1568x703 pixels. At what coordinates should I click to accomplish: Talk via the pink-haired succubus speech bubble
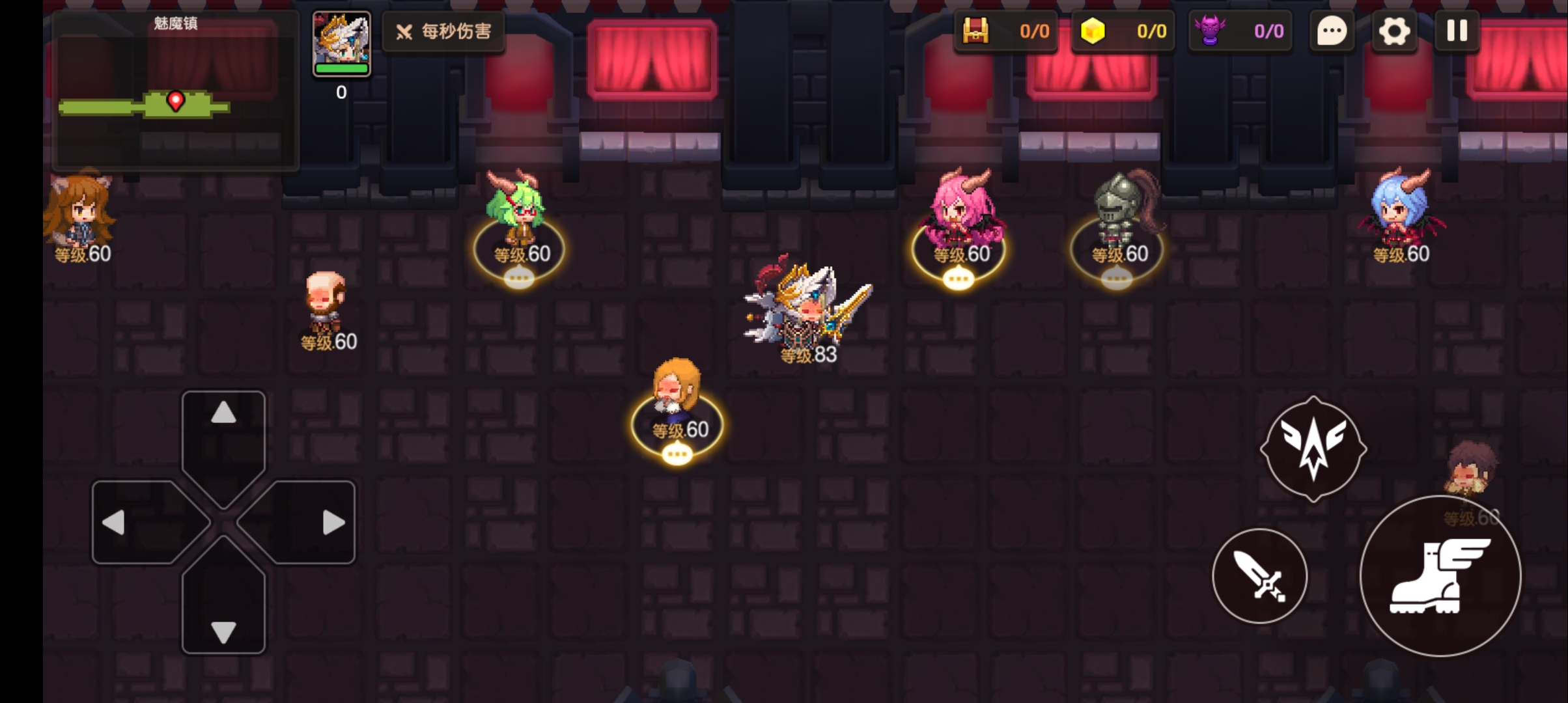(959, 280)
